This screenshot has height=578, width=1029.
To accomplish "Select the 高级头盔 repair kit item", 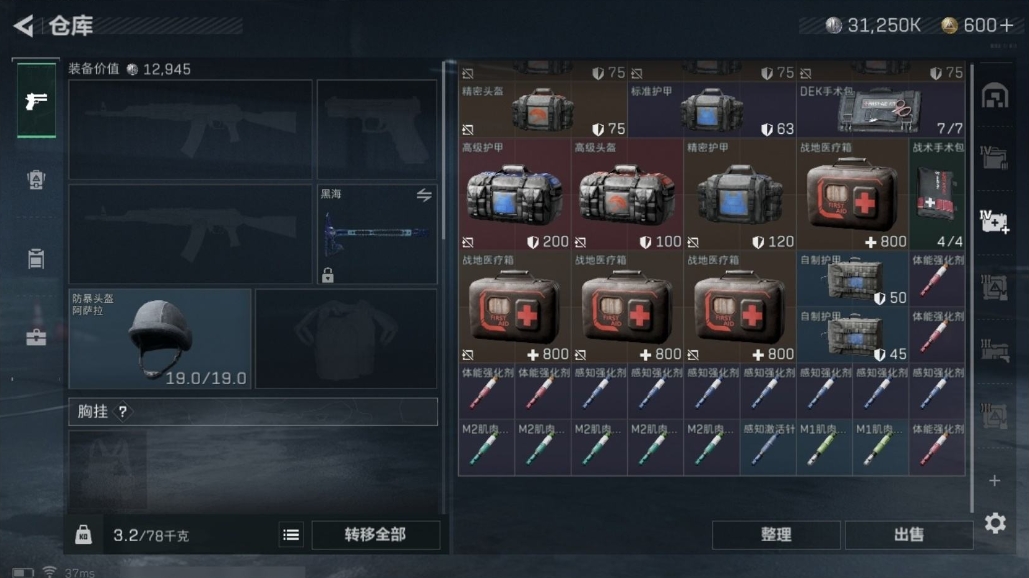I will point(627,194).
